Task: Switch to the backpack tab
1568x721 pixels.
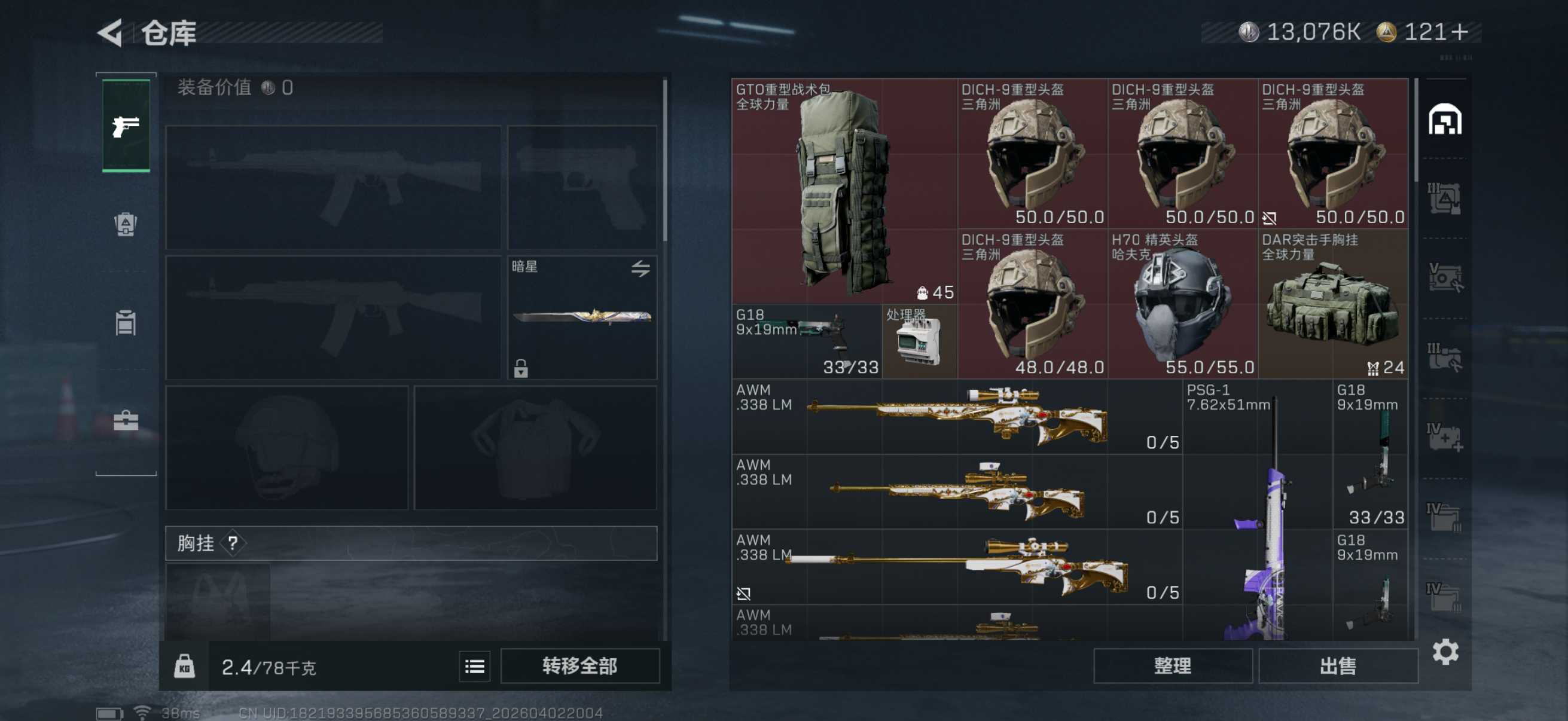Action: (x=126, y=224)
